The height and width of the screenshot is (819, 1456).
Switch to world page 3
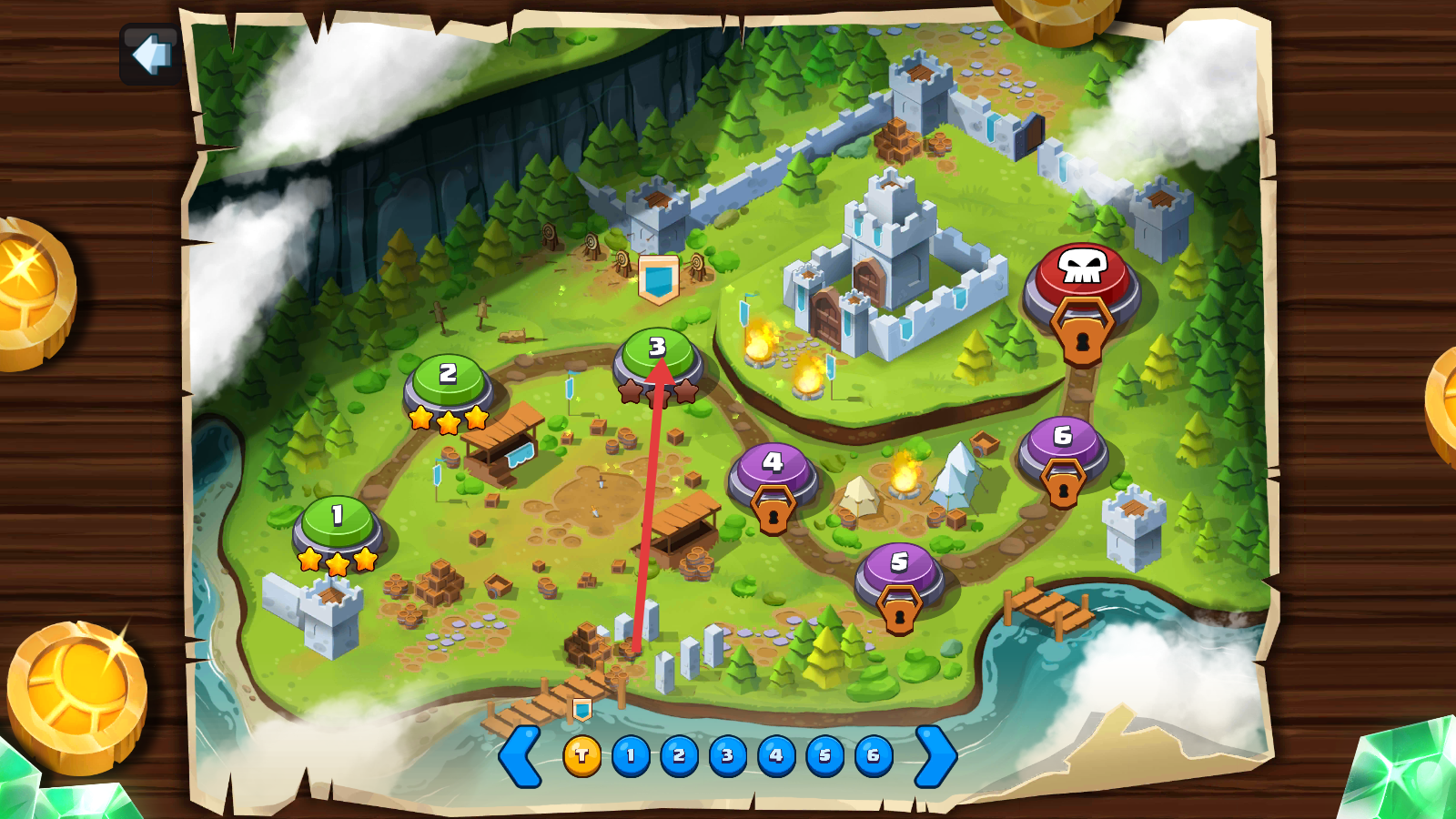point(728,756)
